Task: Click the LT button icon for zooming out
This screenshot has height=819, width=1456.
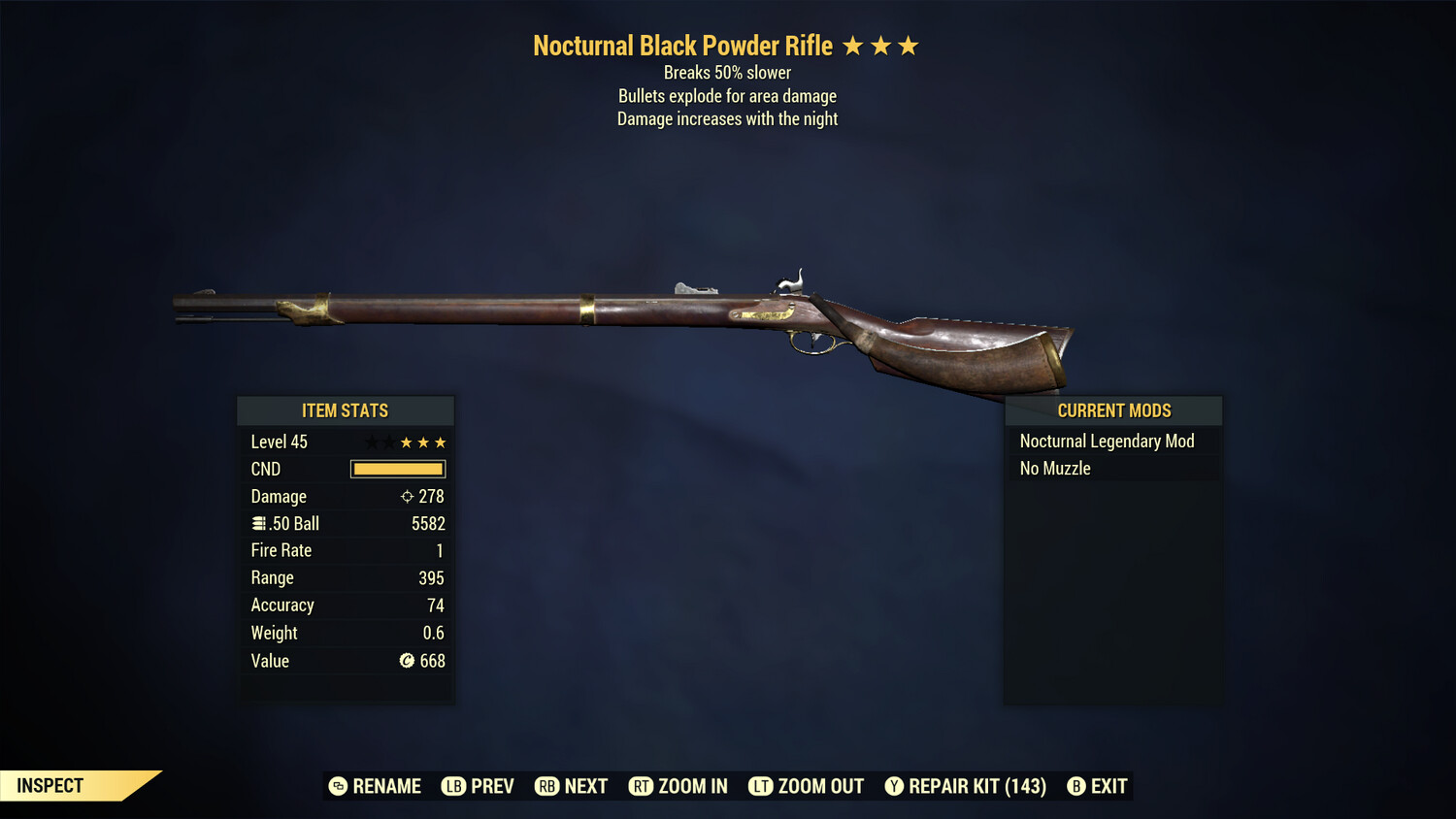Action: [x=762, y=786]
